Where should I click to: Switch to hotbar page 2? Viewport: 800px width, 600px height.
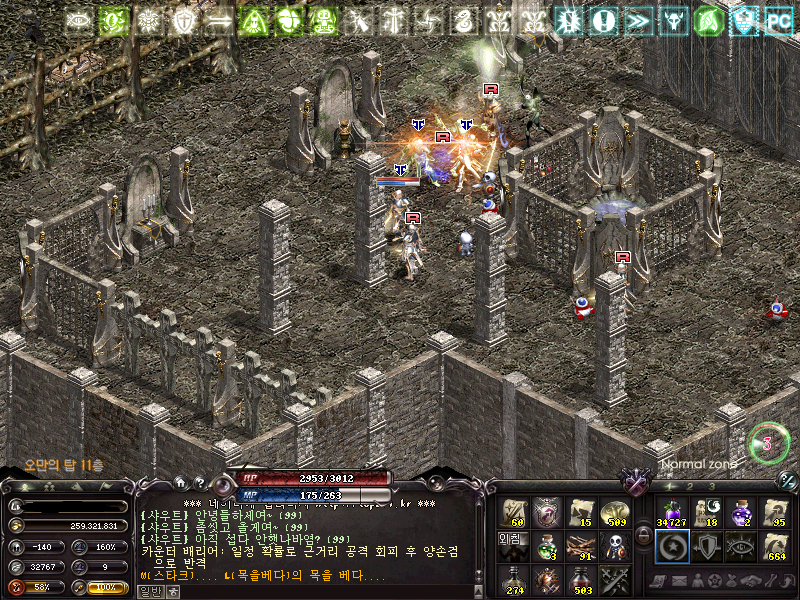(x=690, y=486)
